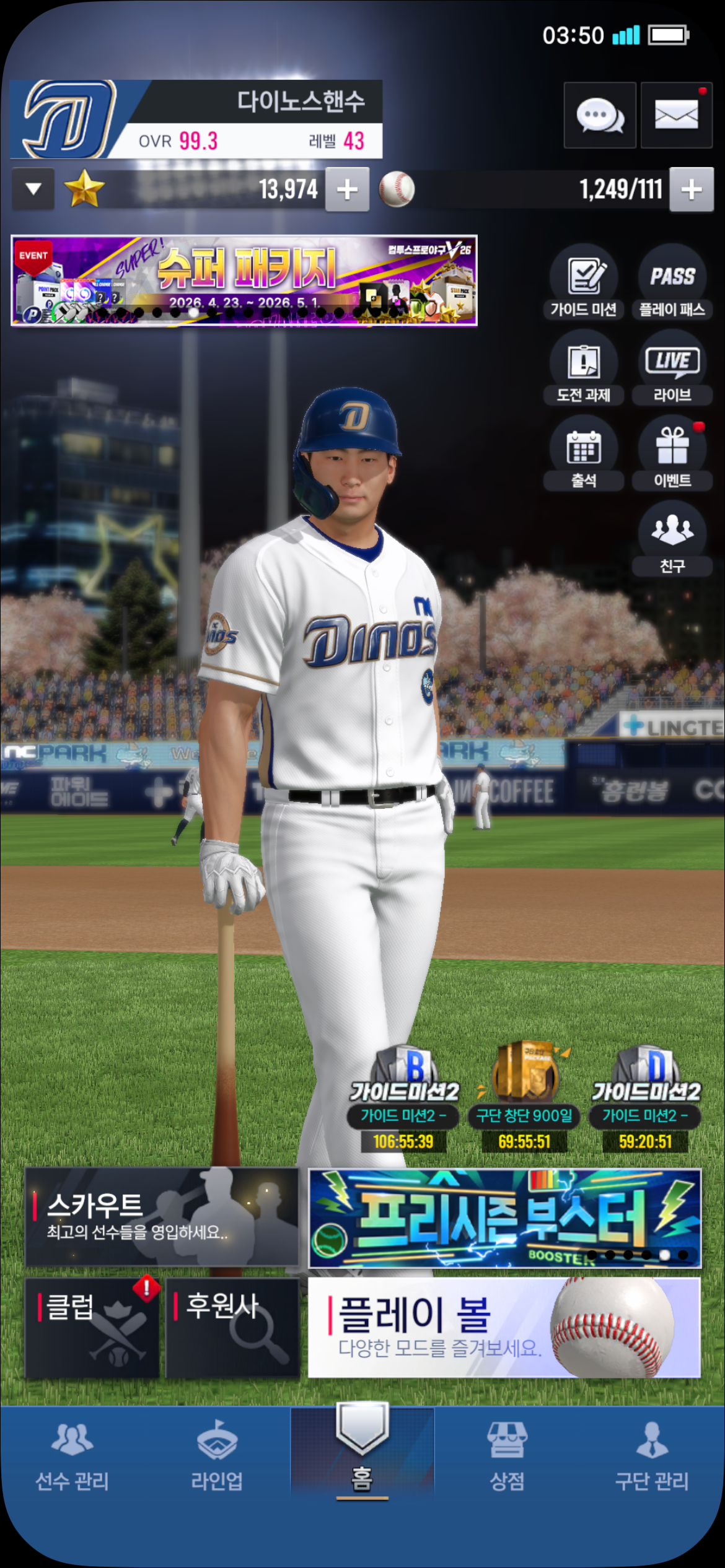Open the 클럽 club panel

pos(92,1328)
